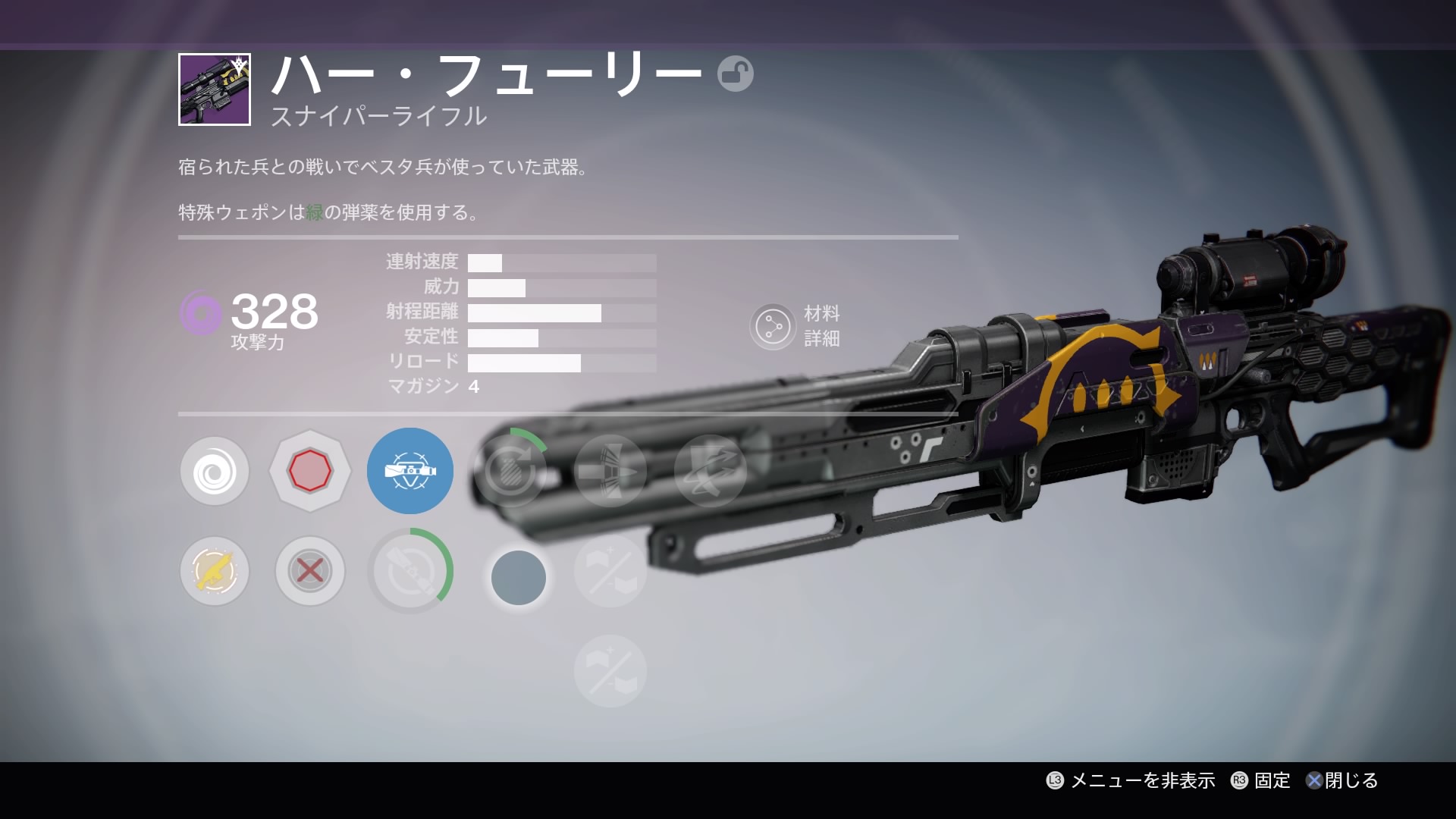Screen dimensions: 1456x819
Task: Toggle the padlock beside the weapon name
Action: (x=735, y=74)
